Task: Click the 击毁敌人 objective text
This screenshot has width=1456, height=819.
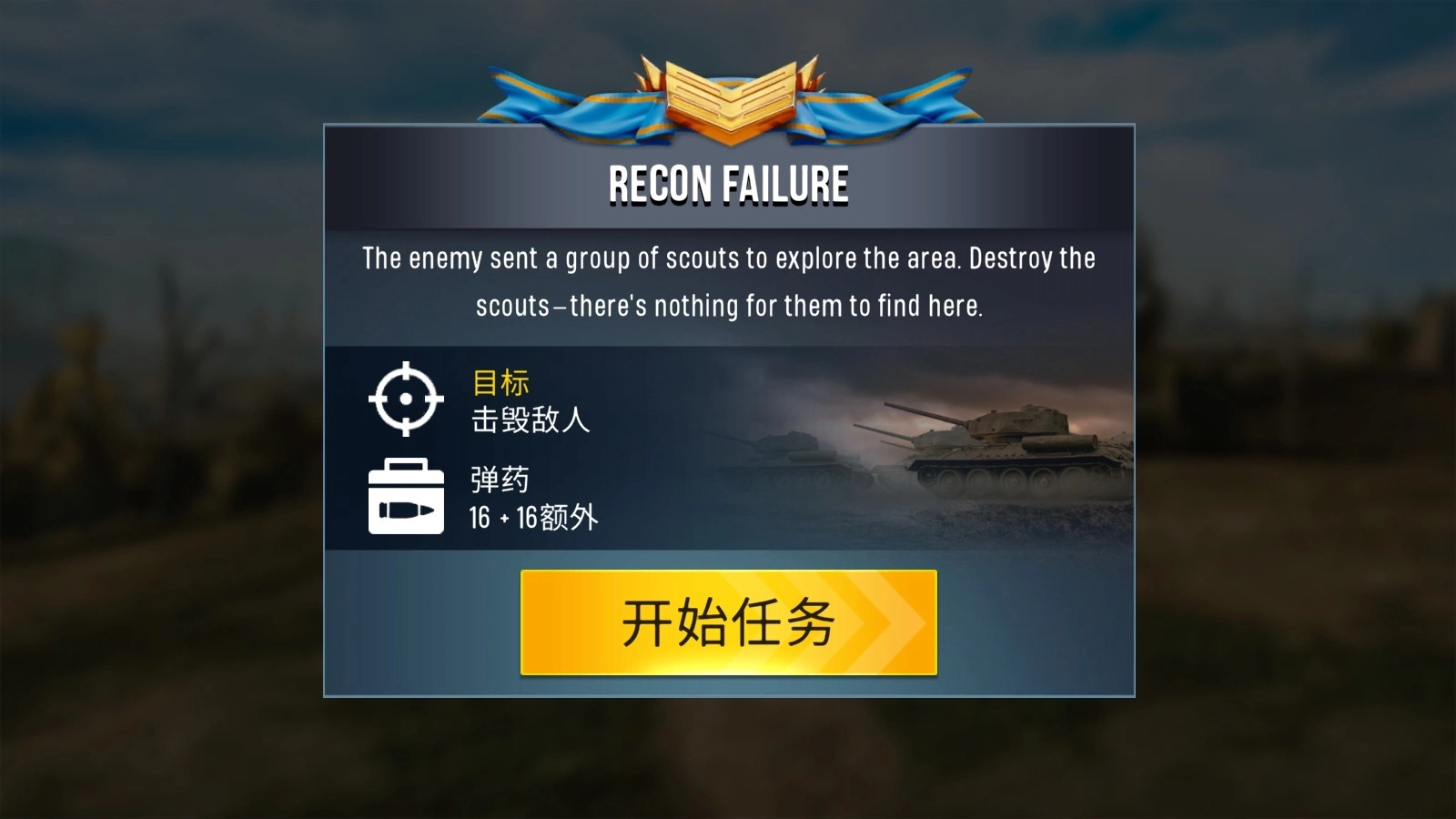Action: [x=529, y=421]
